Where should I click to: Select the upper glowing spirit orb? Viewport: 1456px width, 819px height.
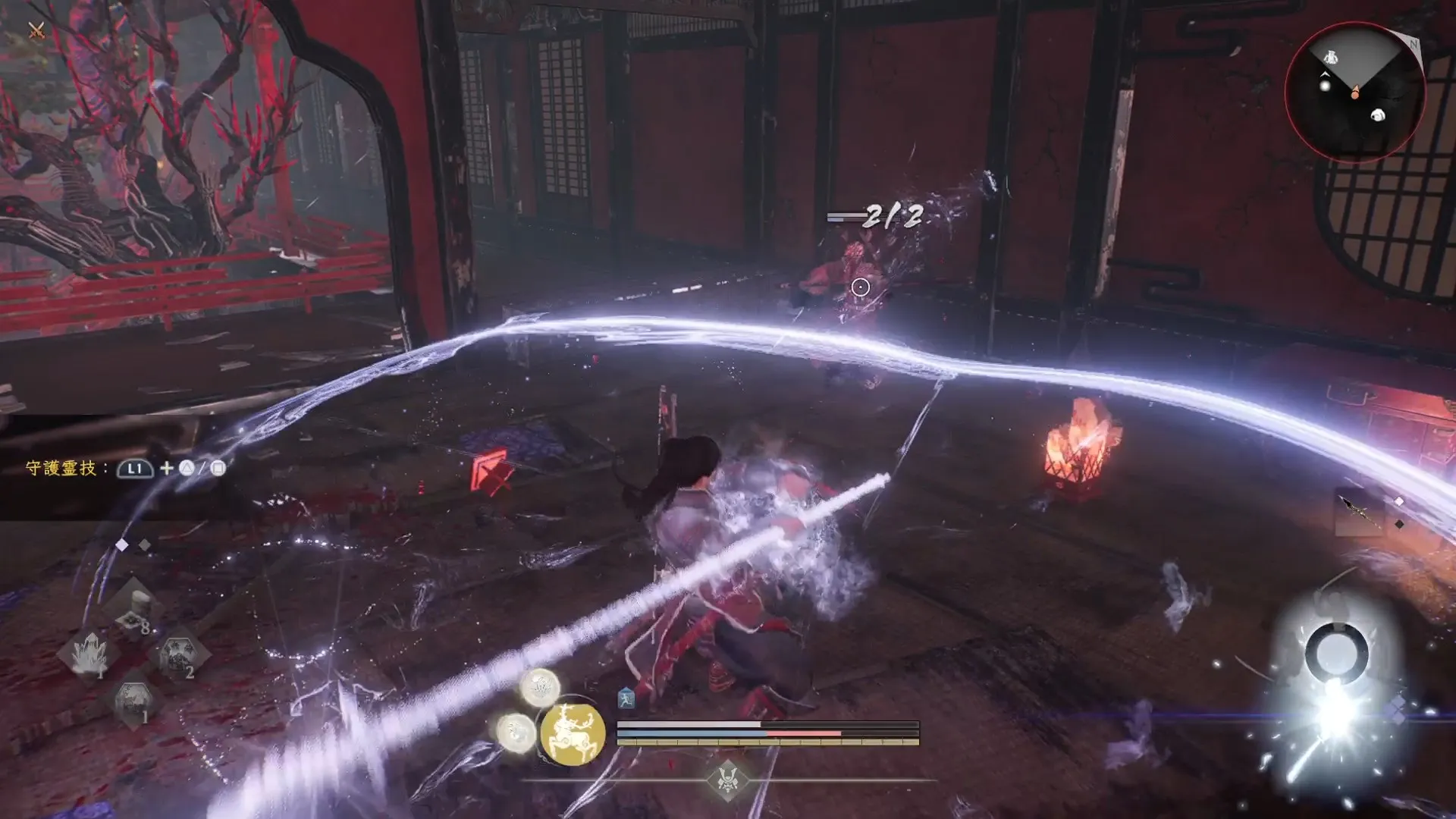coord(540,688)
